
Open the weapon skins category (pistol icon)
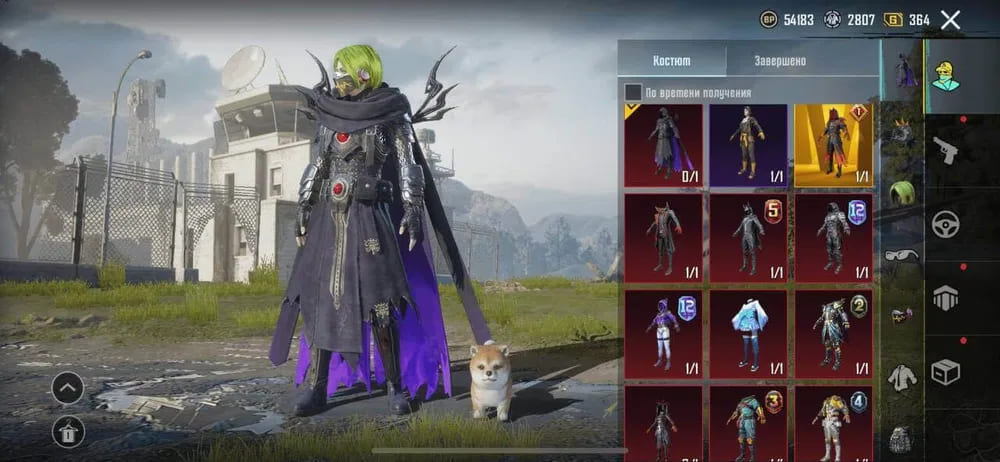coord(945,151)
